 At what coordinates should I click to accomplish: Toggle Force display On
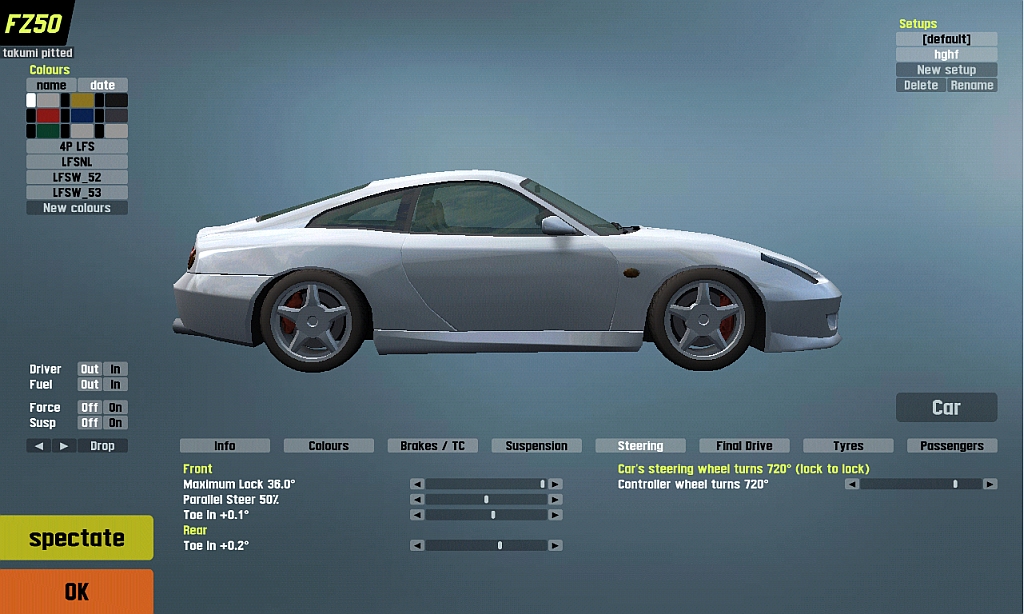[116, 408]
